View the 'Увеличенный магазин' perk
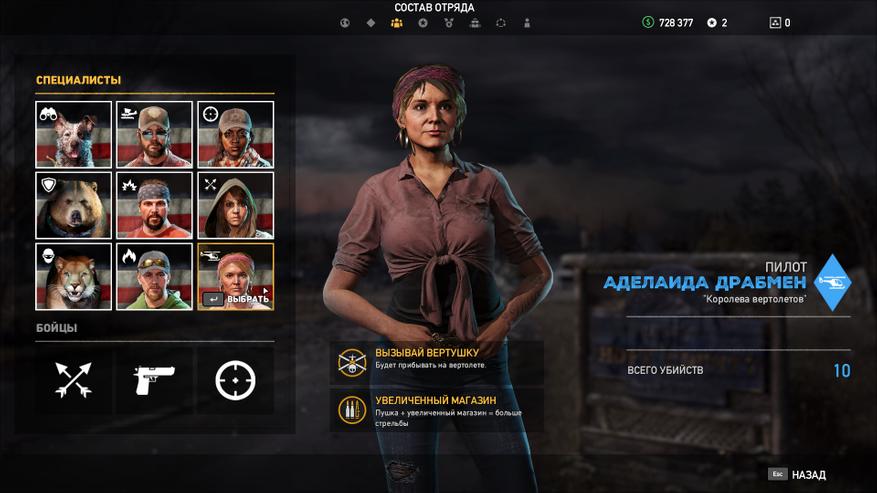Image resolution: width=877 pixels, height=493 pixels. tap(437, 409)
